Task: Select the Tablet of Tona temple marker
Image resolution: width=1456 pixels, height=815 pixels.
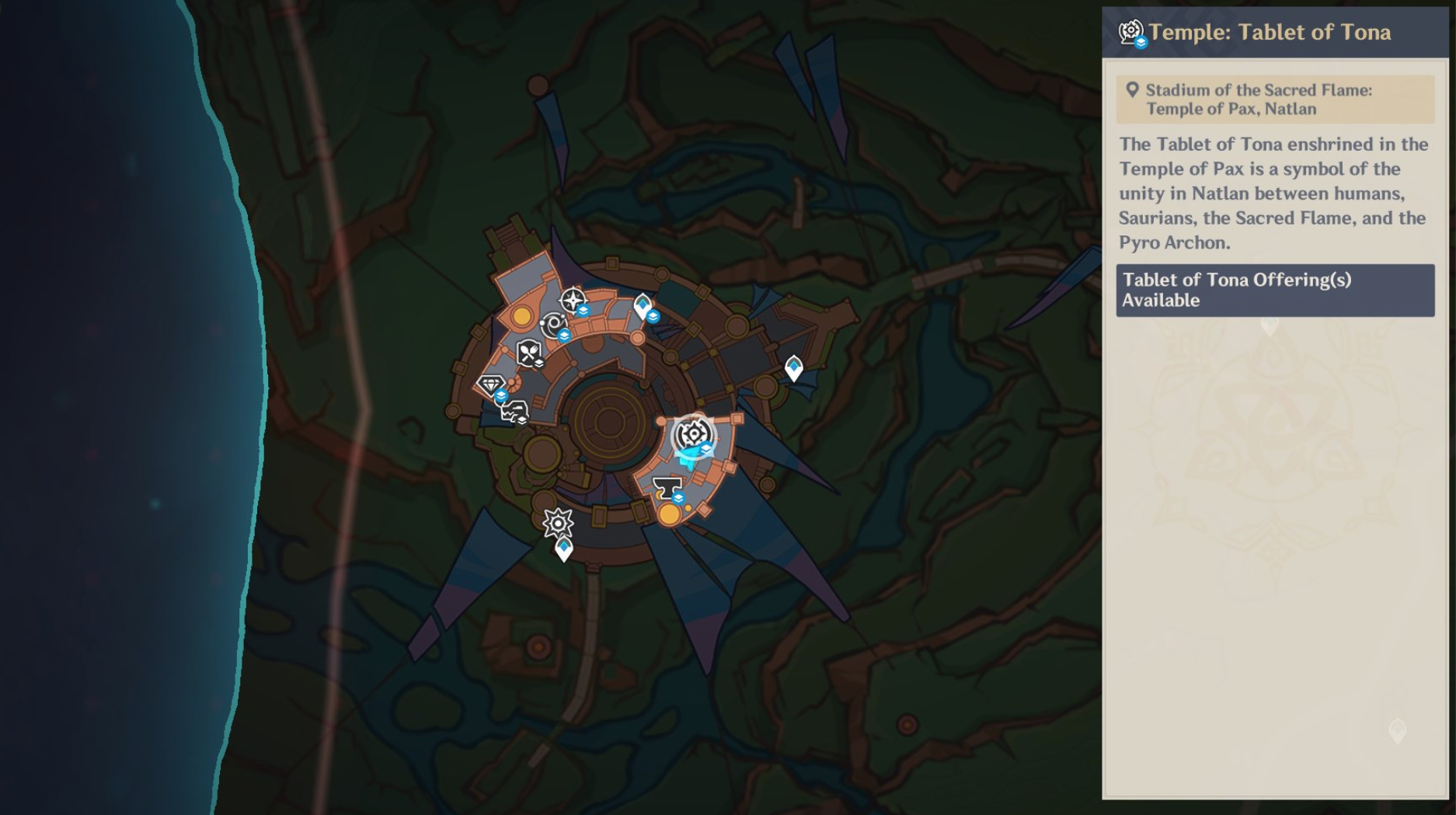Action: [692, 435]
